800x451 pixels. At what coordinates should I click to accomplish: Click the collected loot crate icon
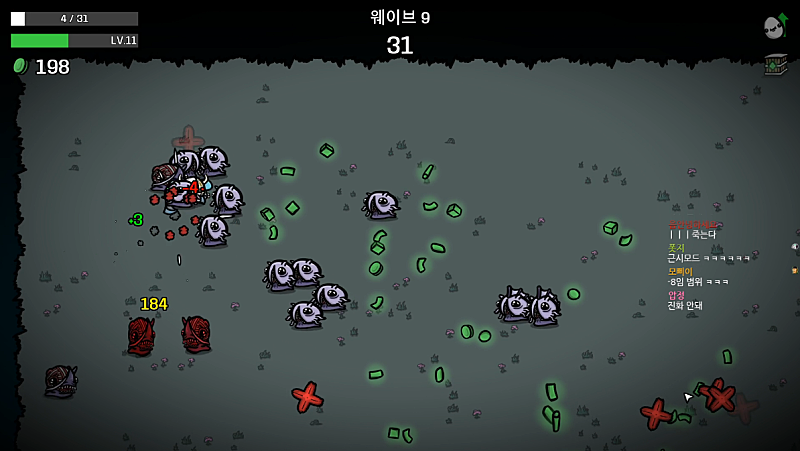pyautogui.click(x=775, y=64)
